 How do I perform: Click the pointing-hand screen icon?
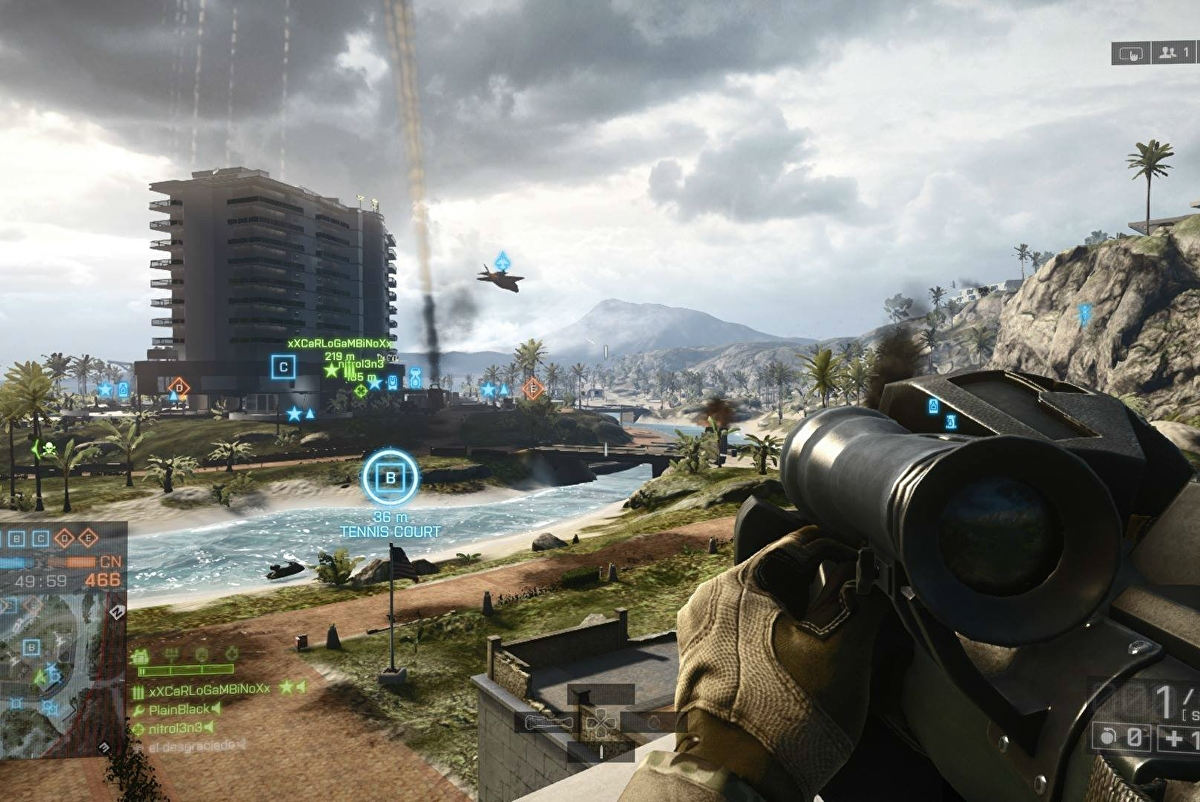[1129, 52]
